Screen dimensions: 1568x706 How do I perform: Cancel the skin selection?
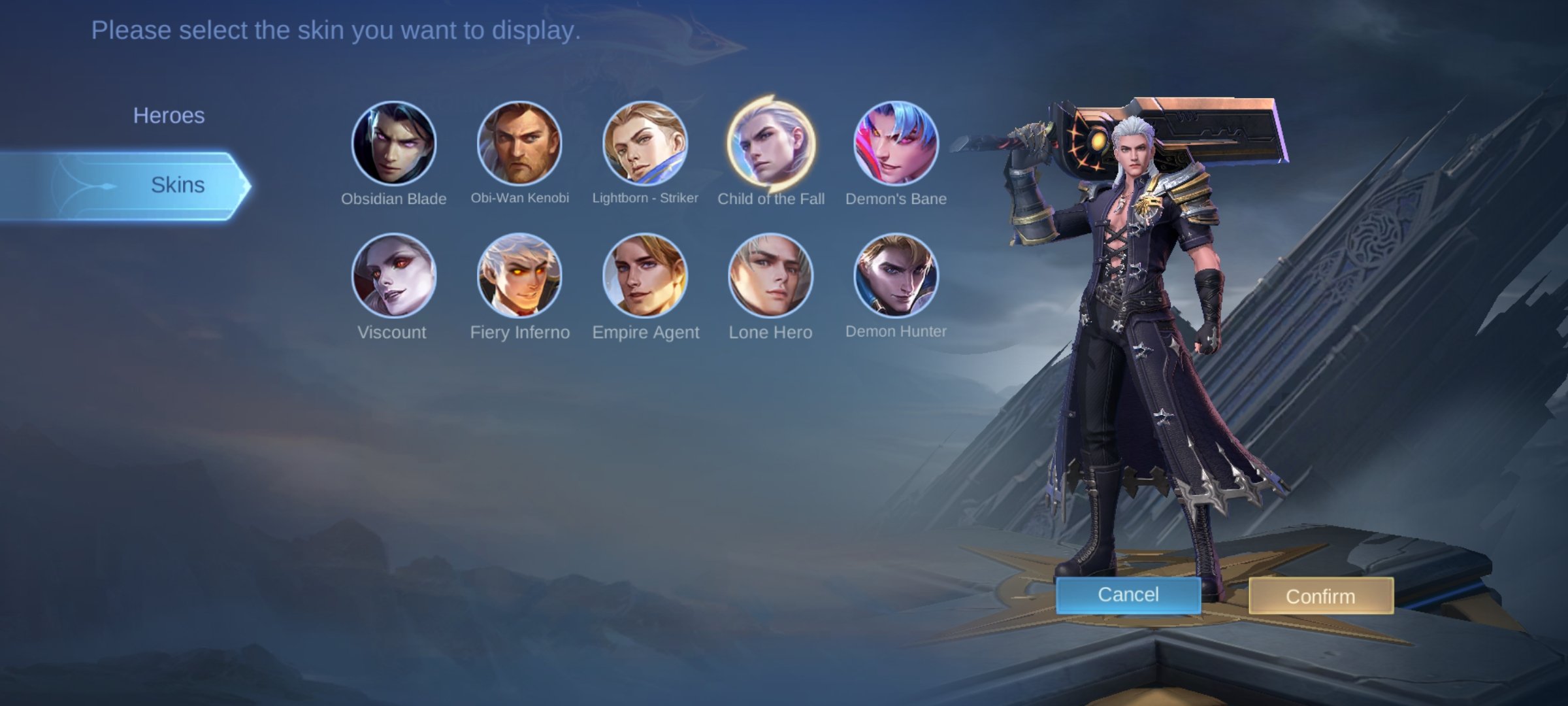coord(1128,594)
